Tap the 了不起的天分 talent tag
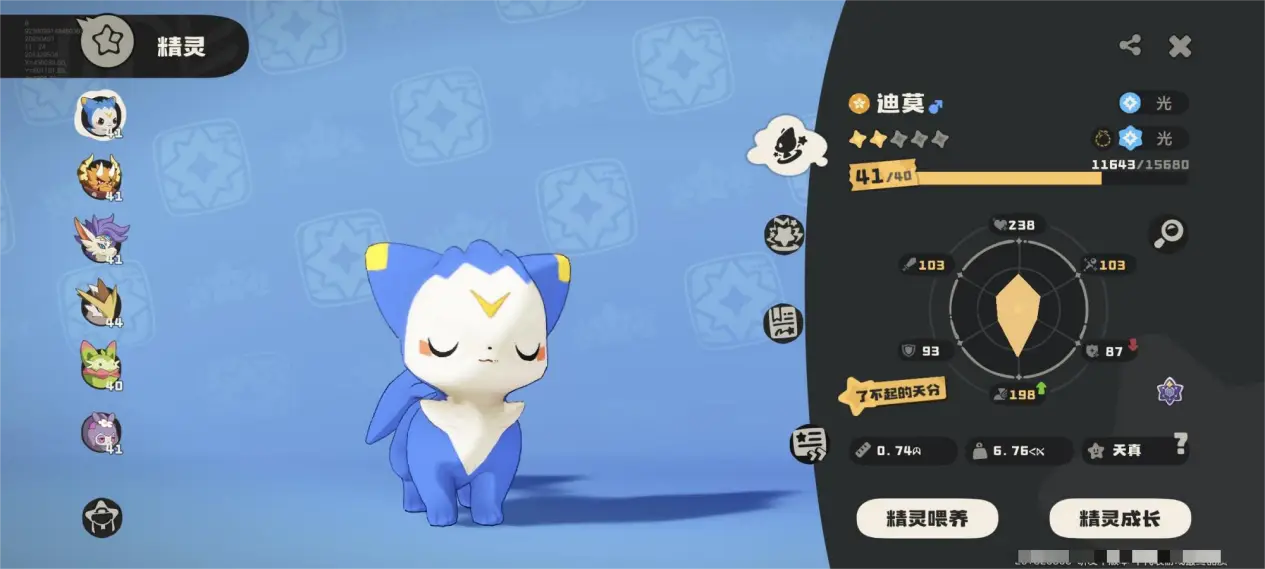Screen dimensions: 1265x569 (x=892, y=394)
